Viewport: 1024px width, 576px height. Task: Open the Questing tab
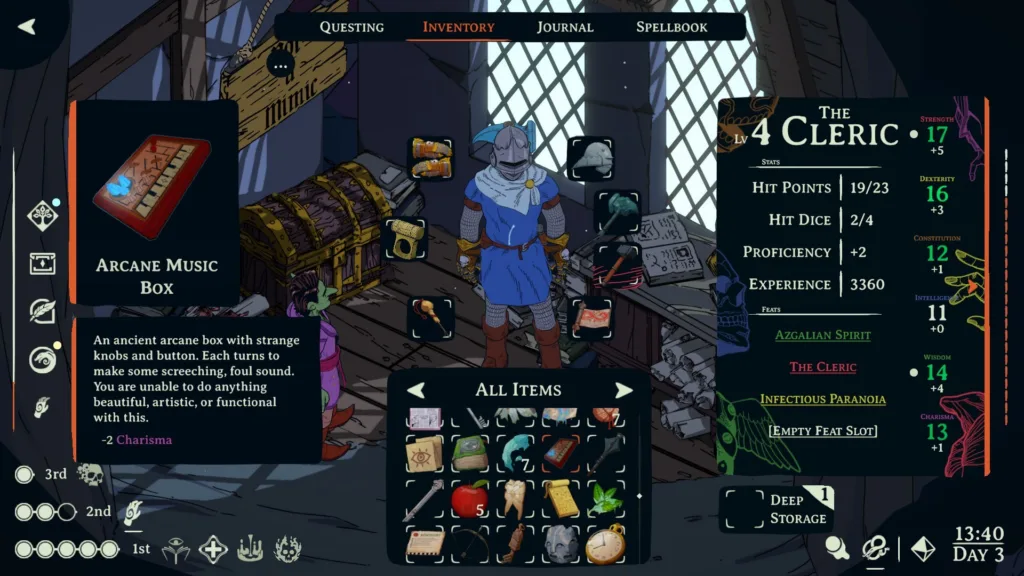(351, 27)
